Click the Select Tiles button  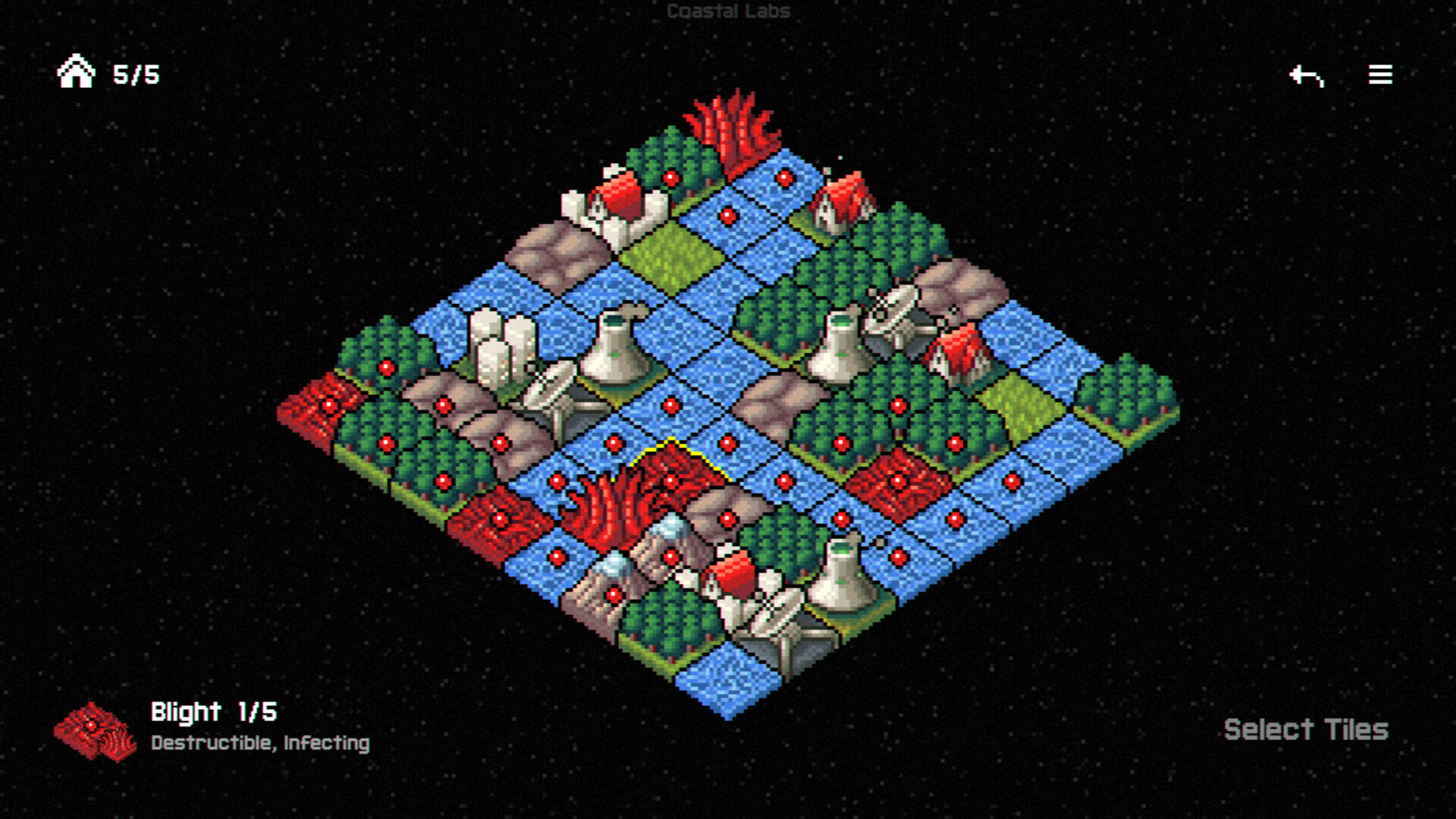pyautogui.click(x=1306, y=730)
